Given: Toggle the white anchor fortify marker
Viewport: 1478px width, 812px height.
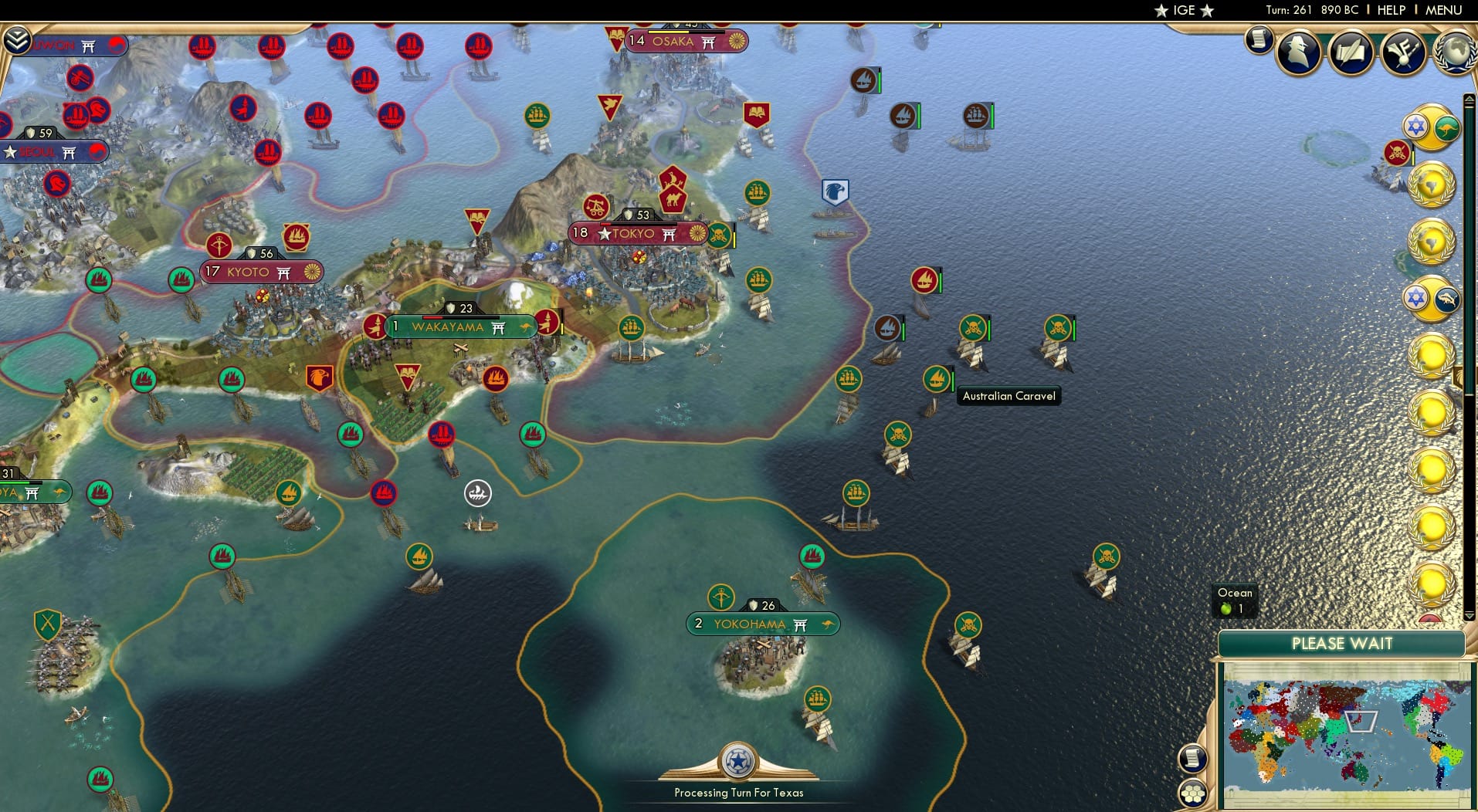Looking at the screenshot, I should (478, 492).
